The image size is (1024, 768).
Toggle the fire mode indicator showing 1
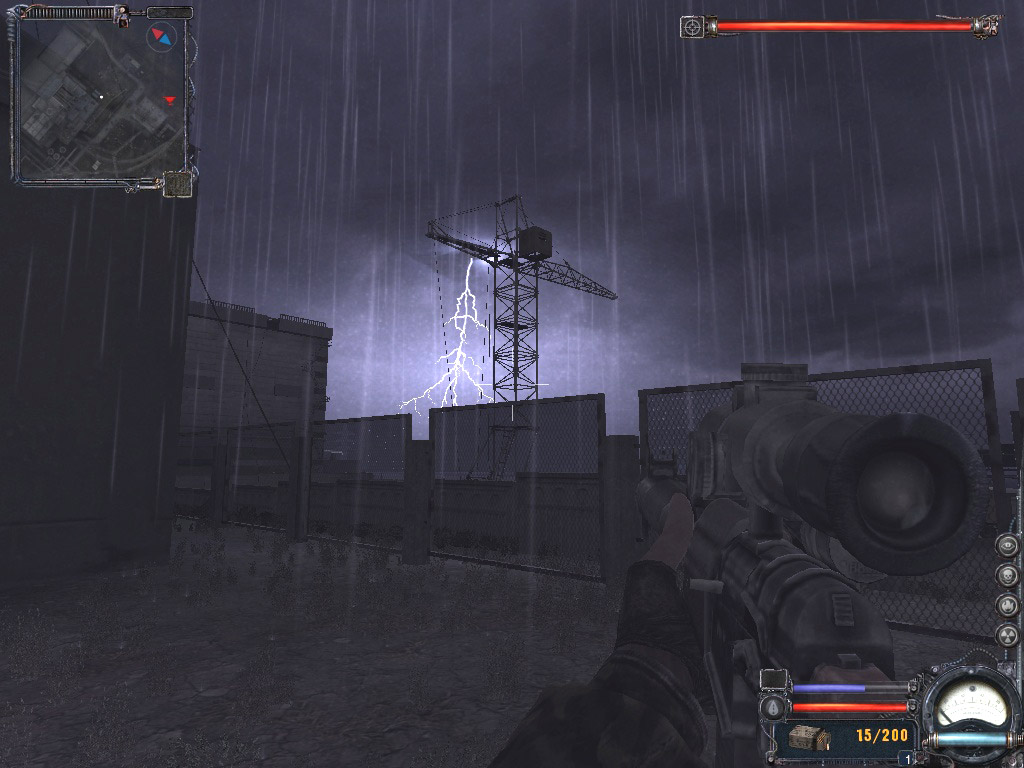[x=908, y=759]
